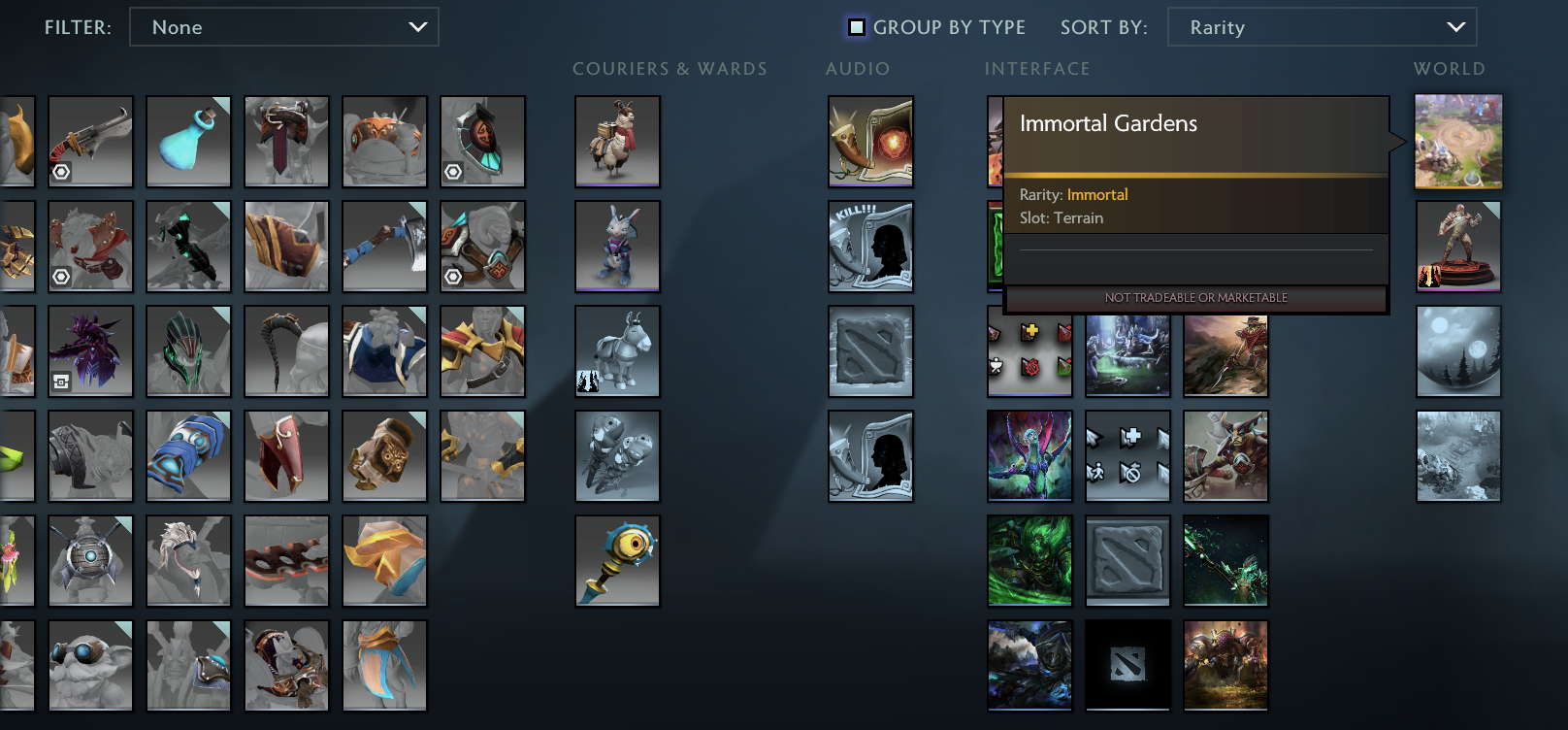The image size is (1568, 730).
Task: Select the KILL!! announcer pack icon
Action: (869, 246)
